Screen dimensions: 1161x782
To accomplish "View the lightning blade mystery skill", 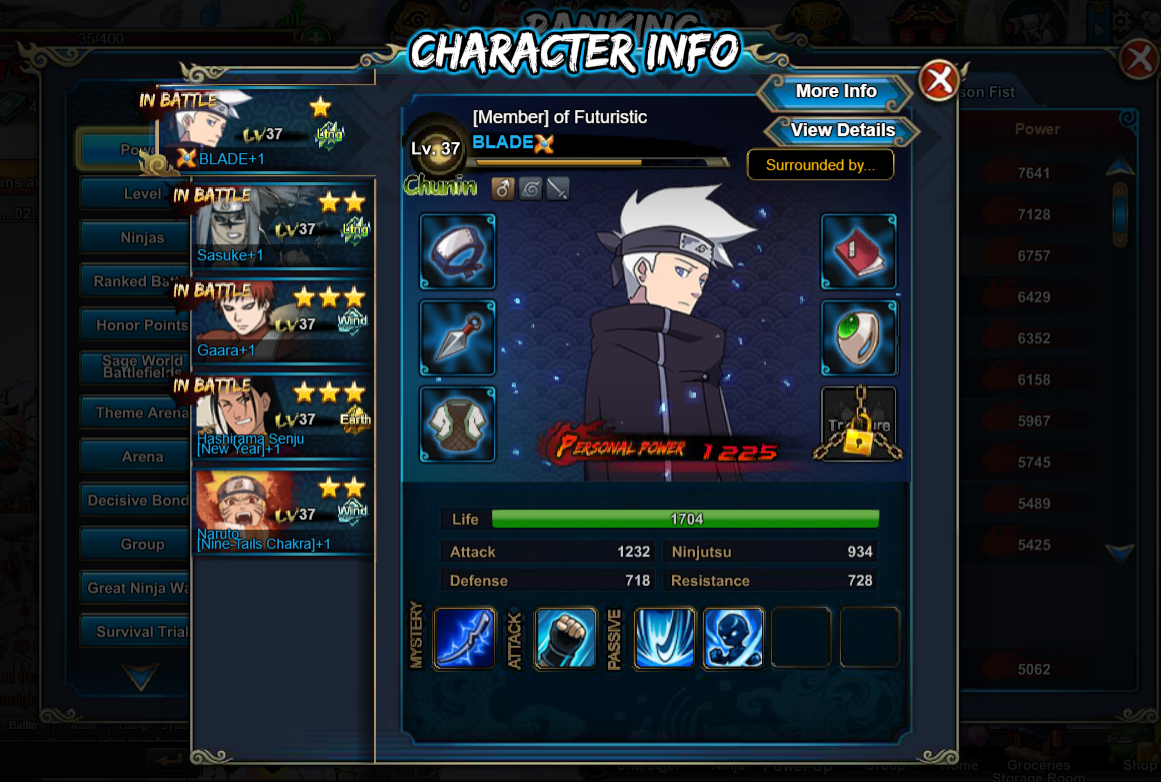I will coord(465,638).
